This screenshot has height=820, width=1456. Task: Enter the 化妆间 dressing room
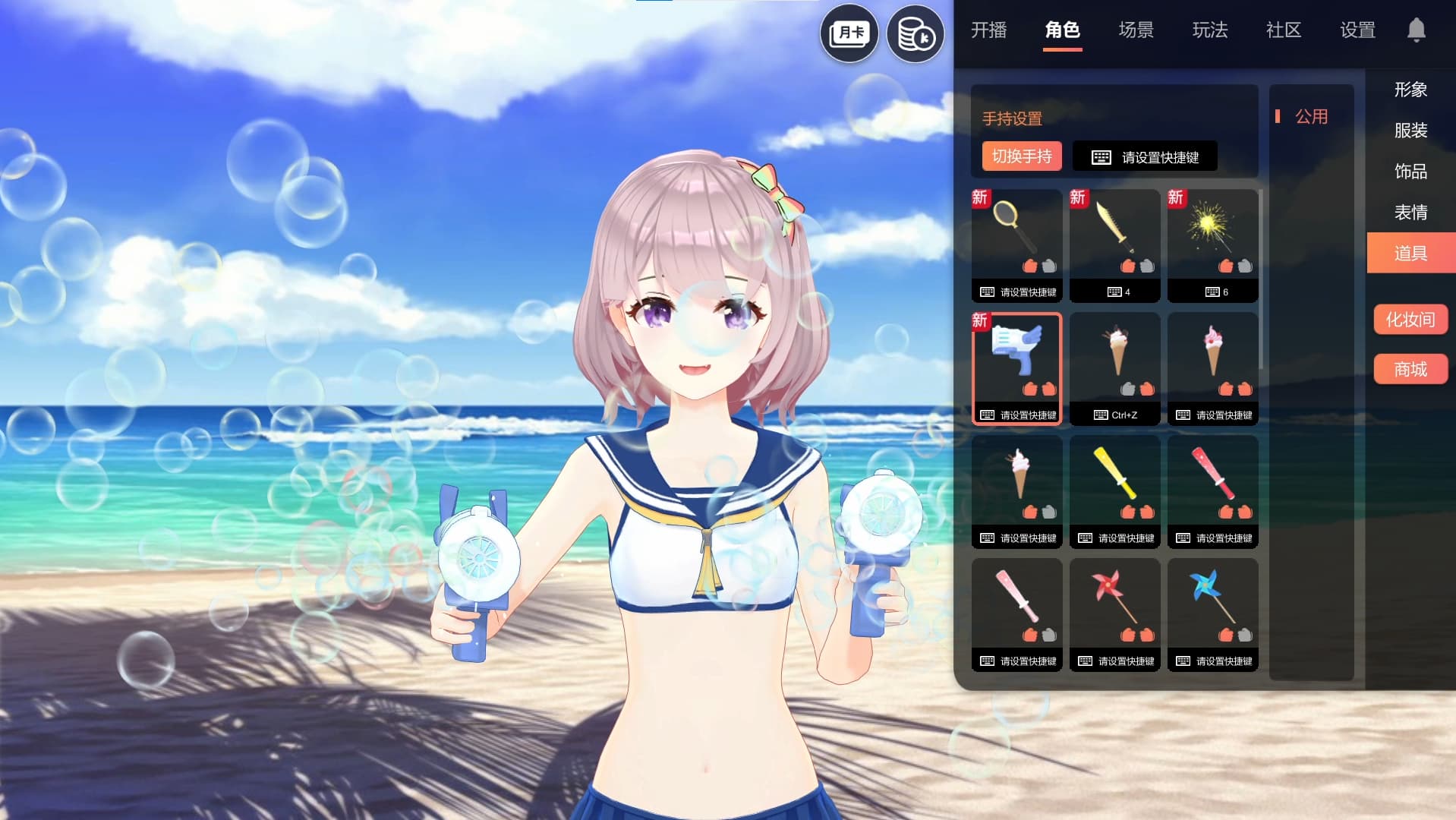(1410, 320)
